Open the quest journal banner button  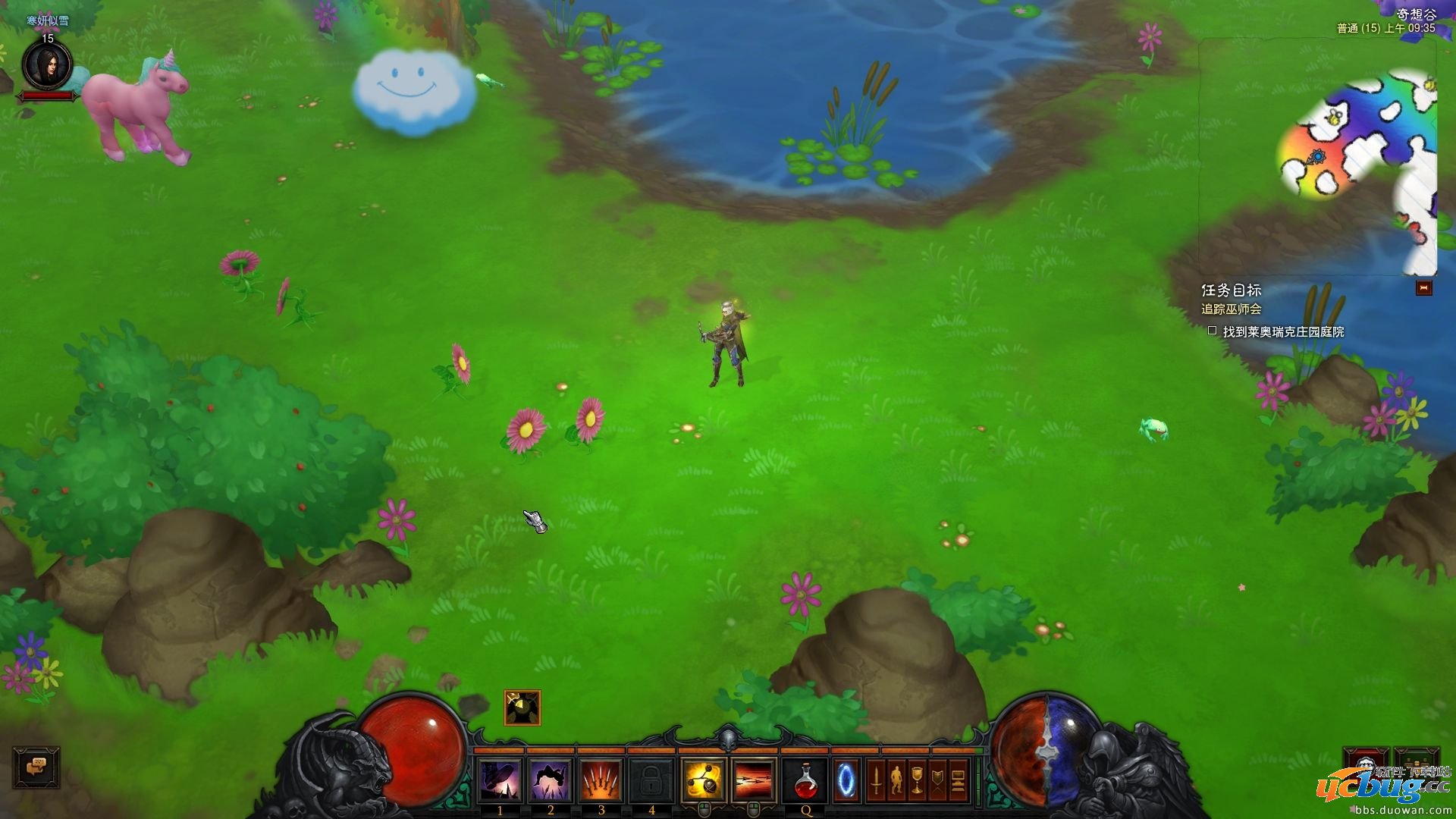pos(937,780)
